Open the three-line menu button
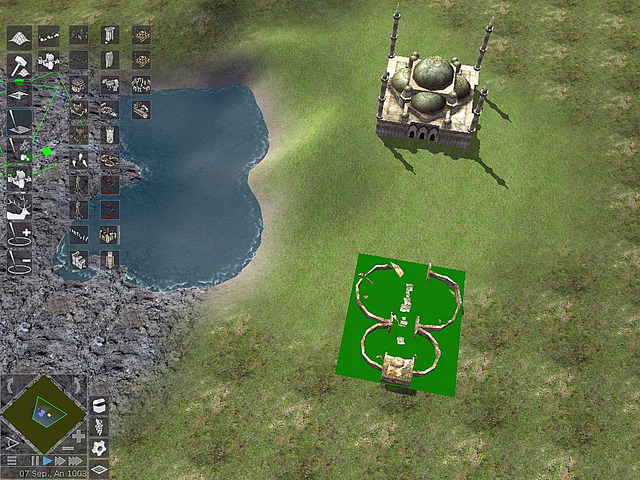Viewport: 640px width, 480px height. point(11,460)
